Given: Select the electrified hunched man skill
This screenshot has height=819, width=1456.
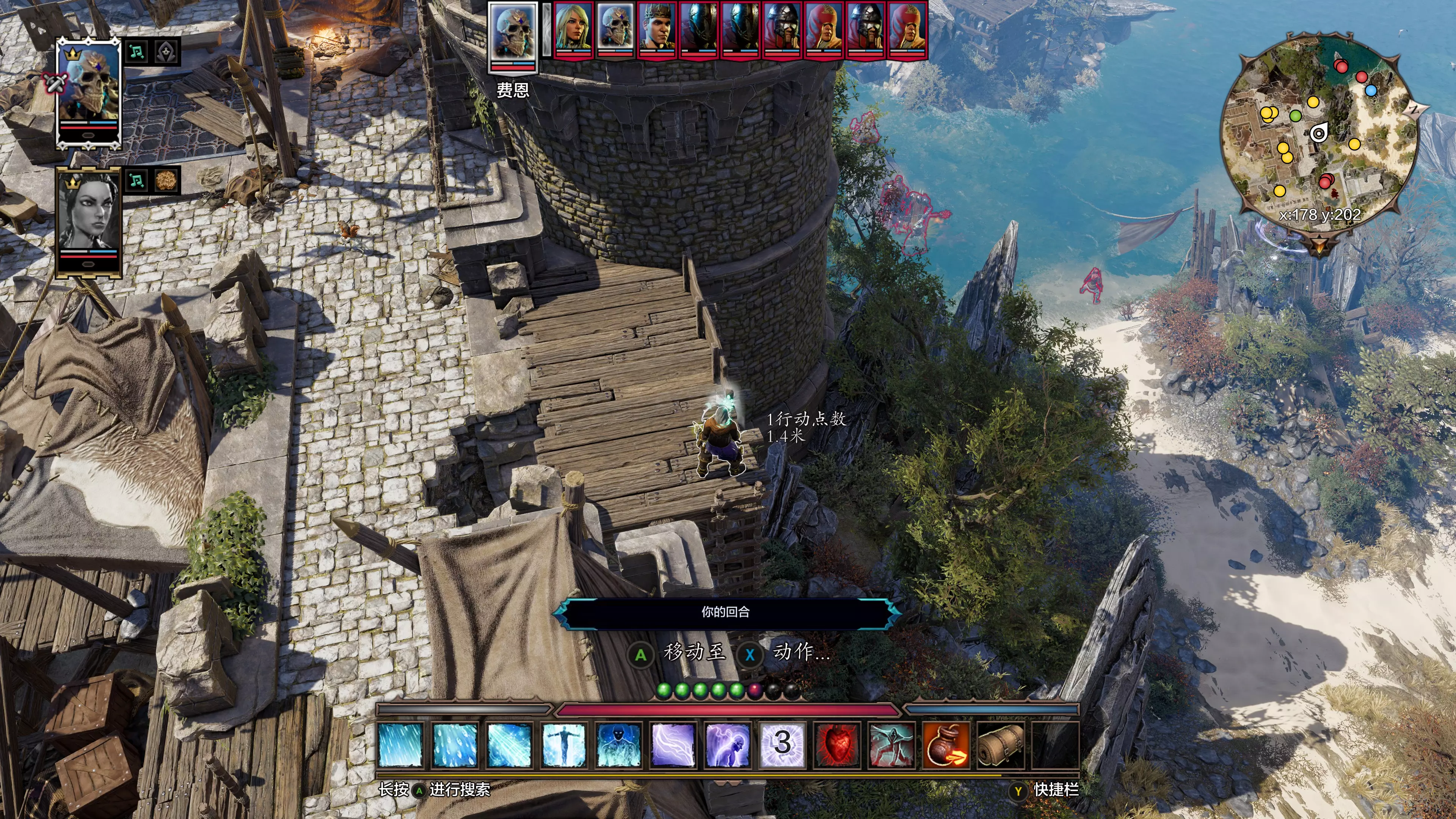Looking at the screenshot, I should tap(728, 744).
